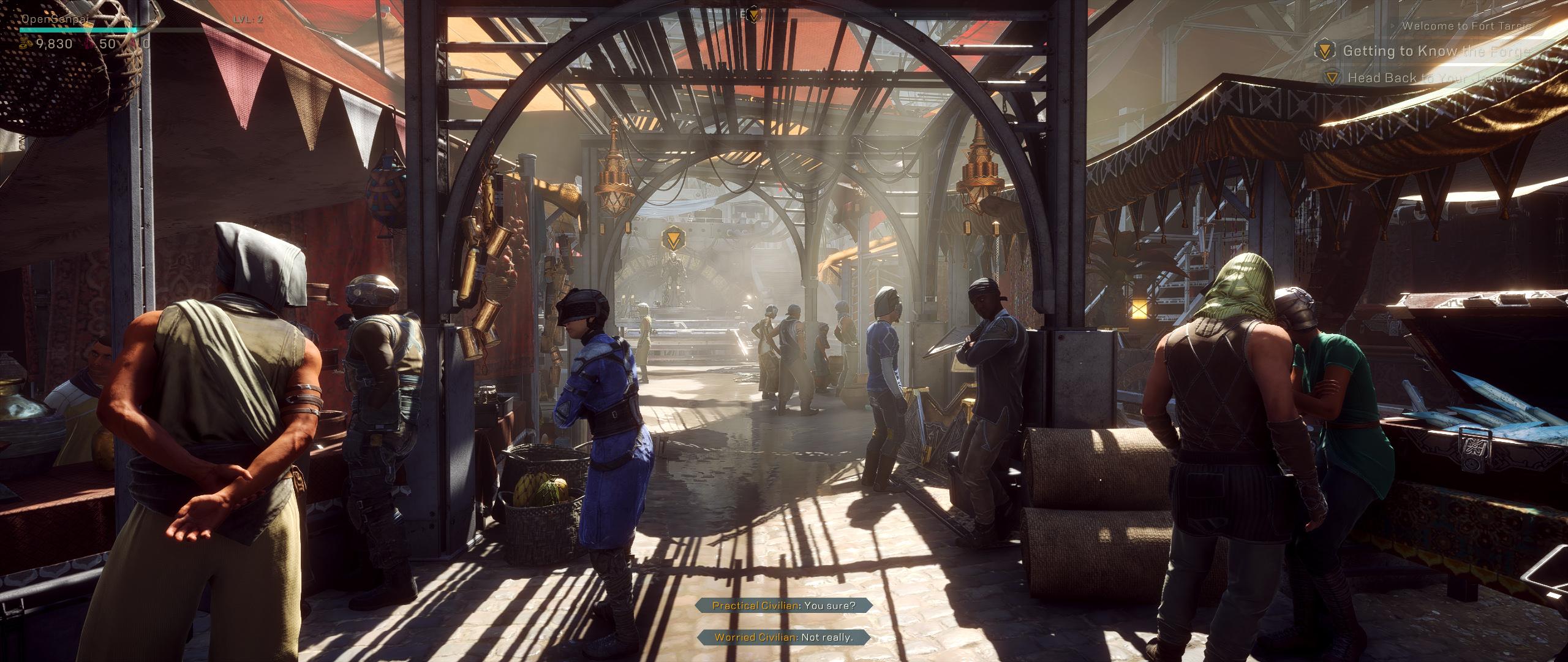The image size is (1568, 662).
Task: Click the yellow objective waypoint marker above the javelin
Action: click(673, 238)
